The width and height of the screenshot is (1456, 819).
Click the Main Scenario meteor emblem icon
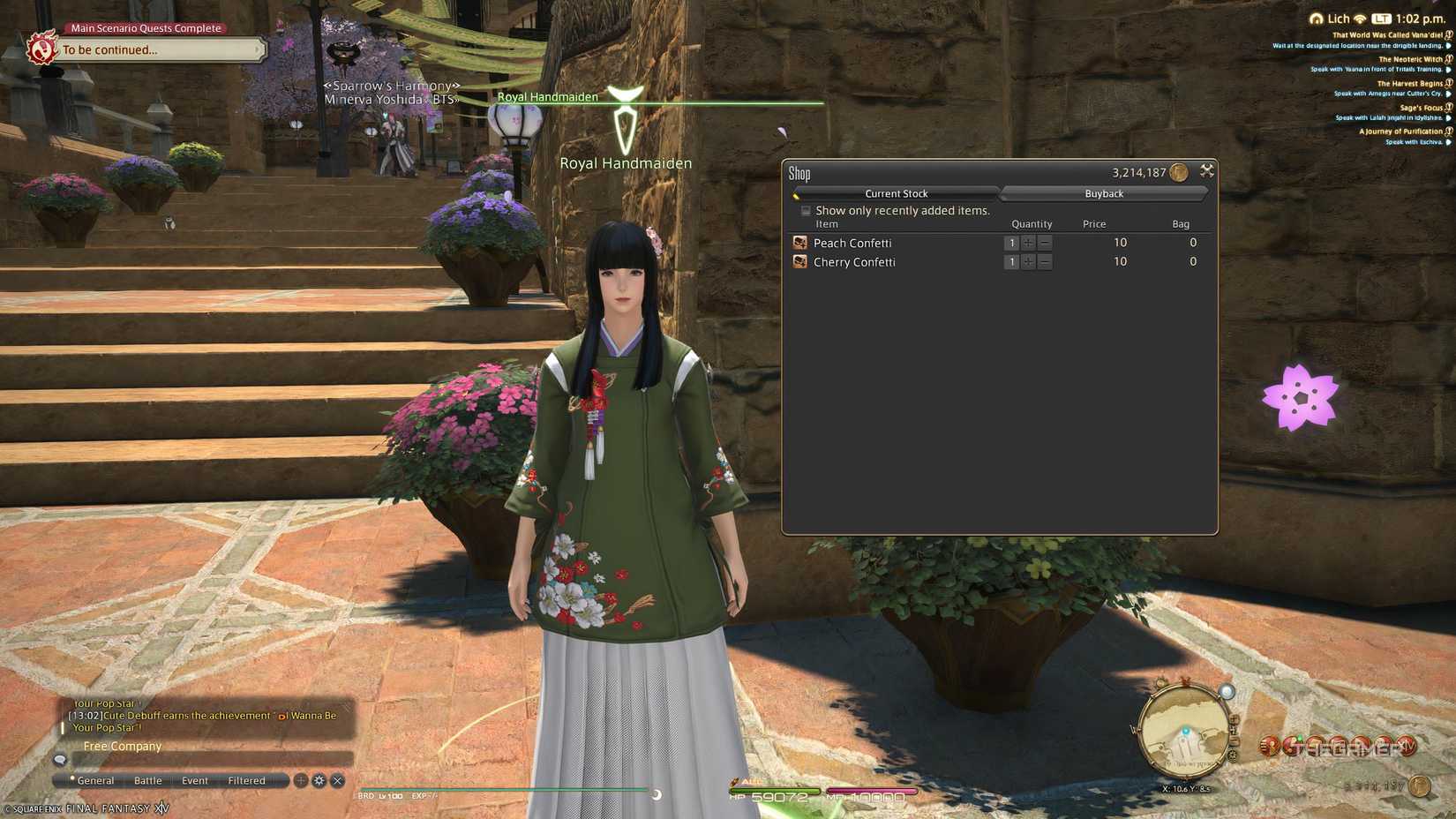tap(41, 49)
